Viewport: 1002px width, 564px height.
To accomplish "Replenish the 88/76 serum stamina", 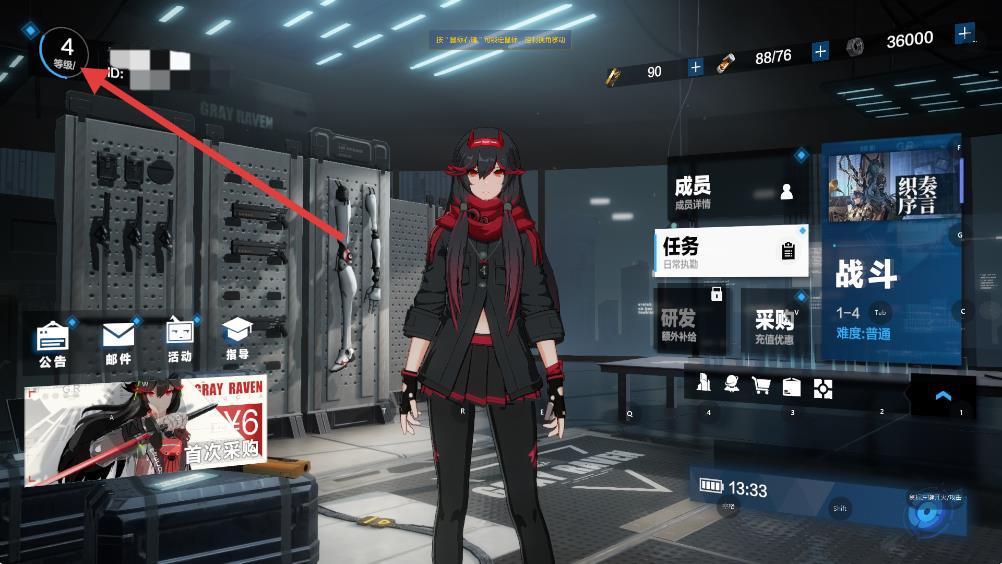I will pyautogui.click(x=821, y=51).
